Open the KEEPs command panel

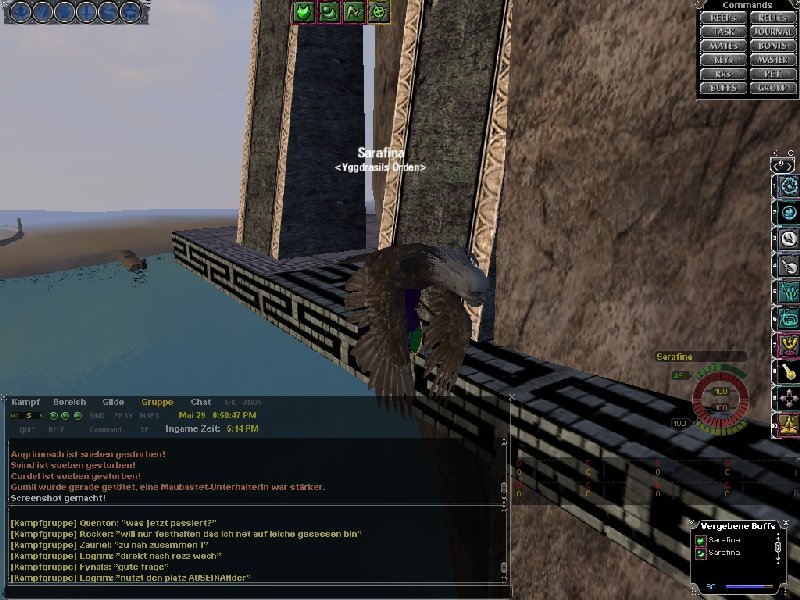[722, 18]
